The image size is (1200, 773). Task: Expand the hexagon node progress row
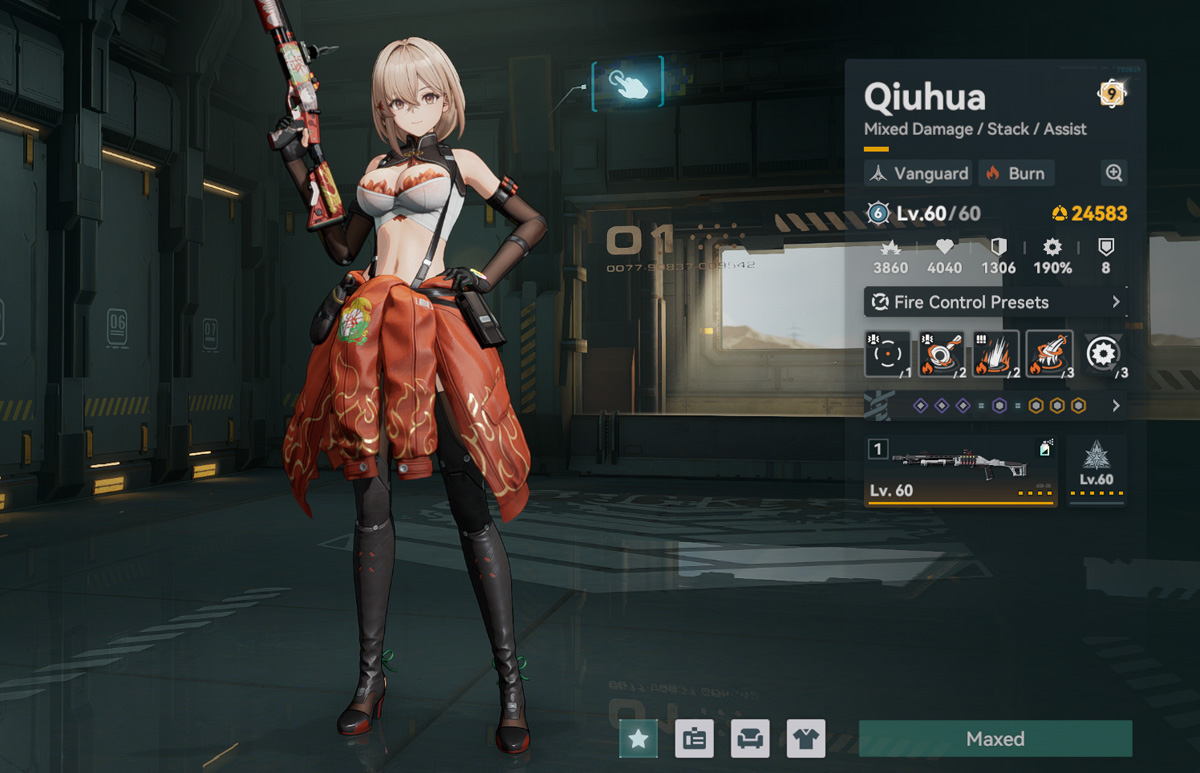[x=995, y=406]
